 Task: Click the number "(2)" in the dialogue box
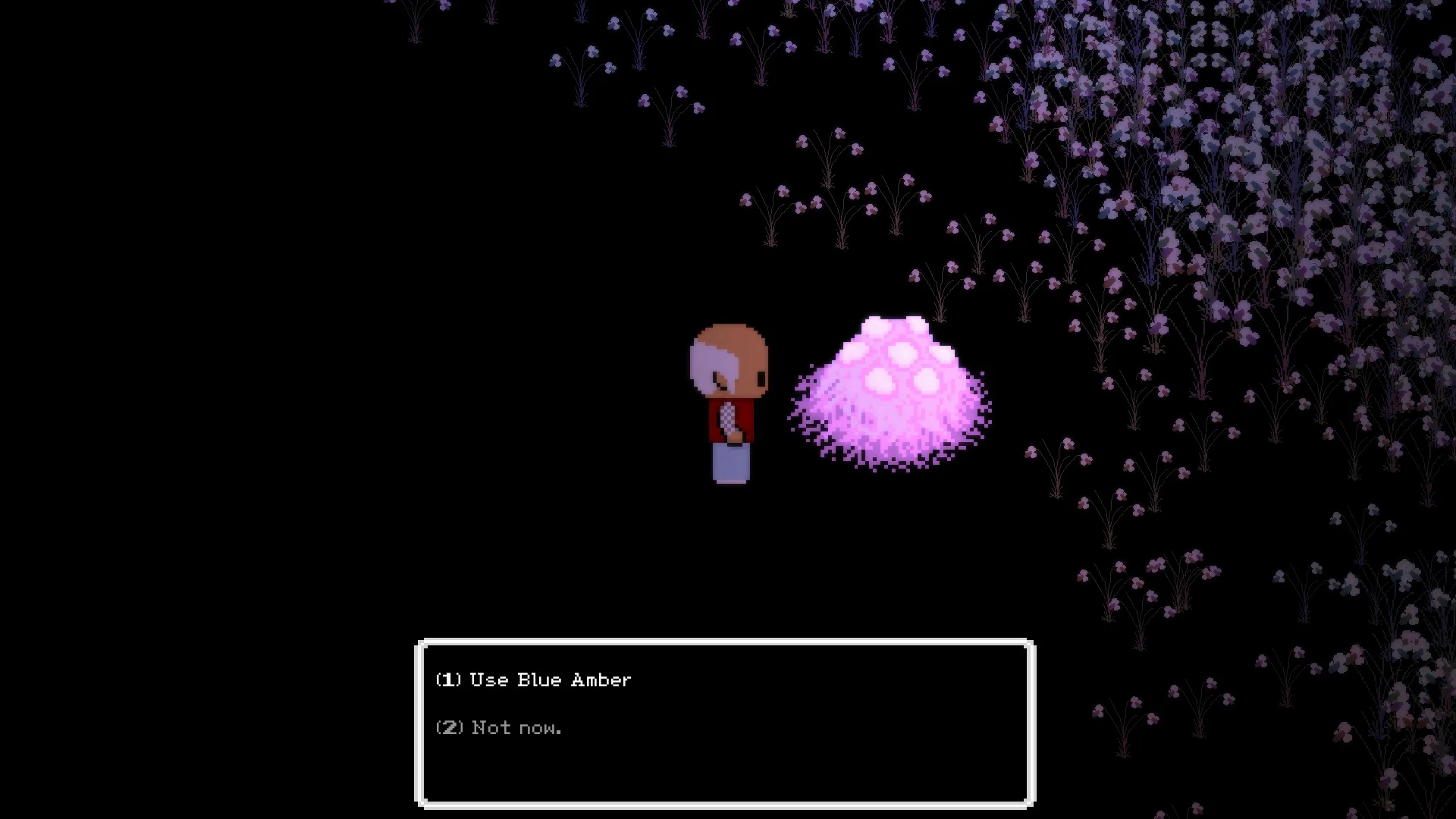(449, 727)
